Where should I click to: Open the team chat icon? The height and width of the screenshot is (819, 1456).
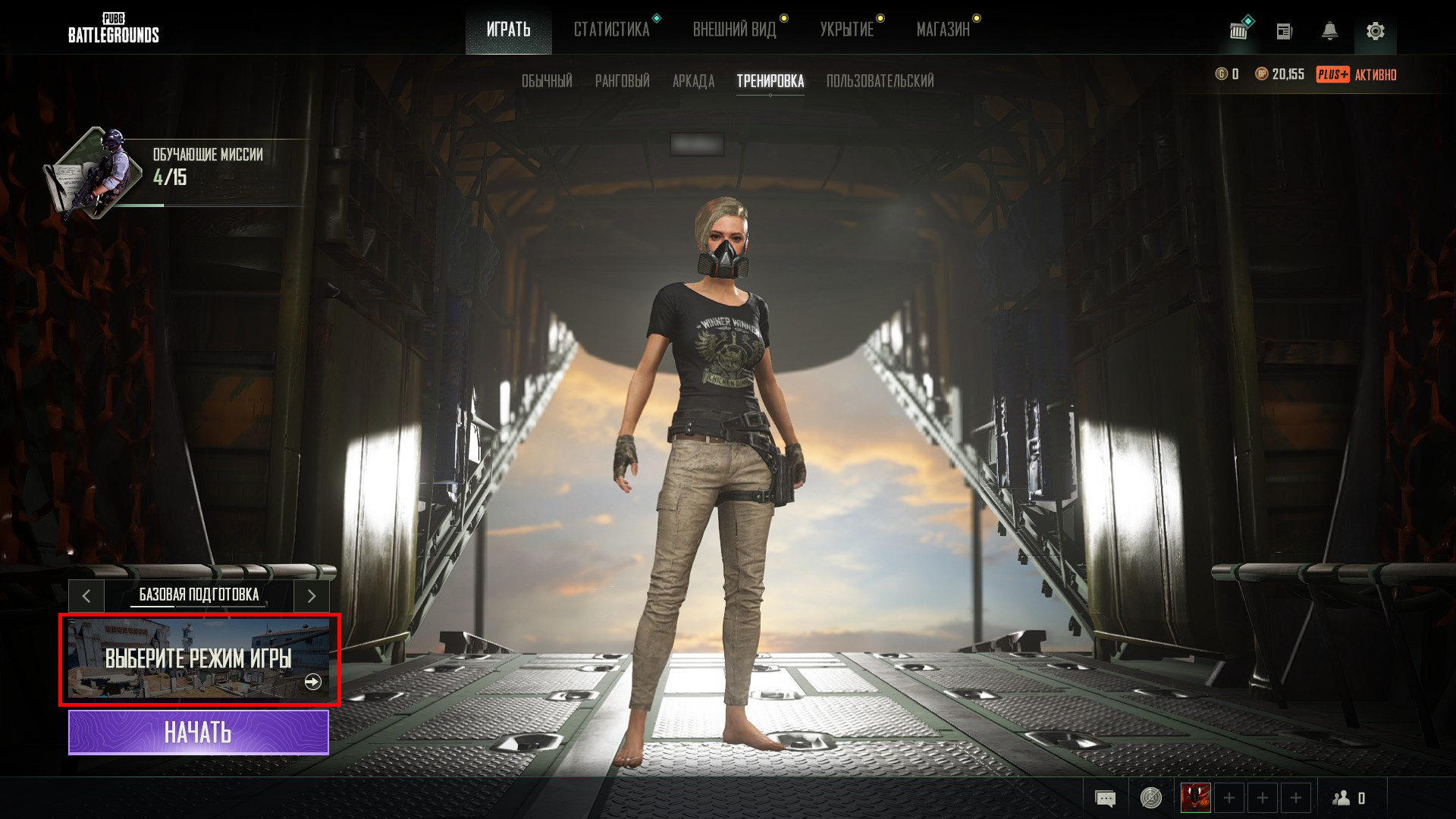pyautogui.click(x=1106, y=798)
